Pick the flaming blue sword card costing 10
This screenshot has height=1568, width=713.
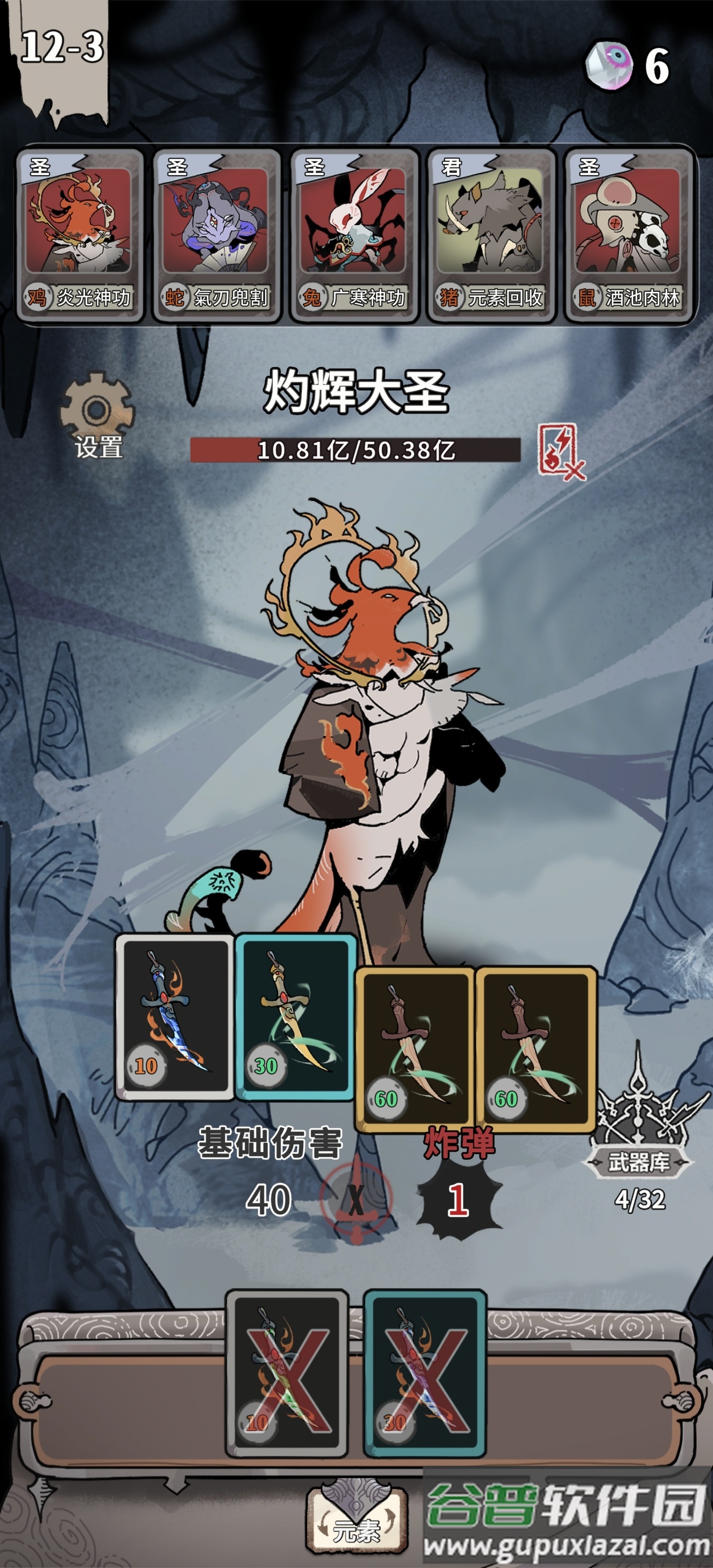point(175,1016)
